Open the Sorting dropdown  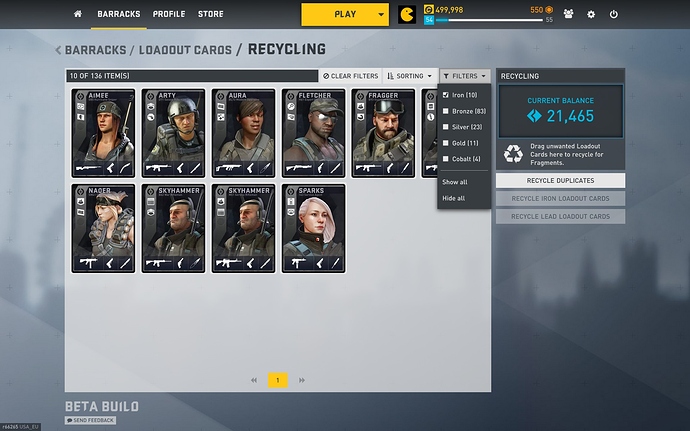410,76
